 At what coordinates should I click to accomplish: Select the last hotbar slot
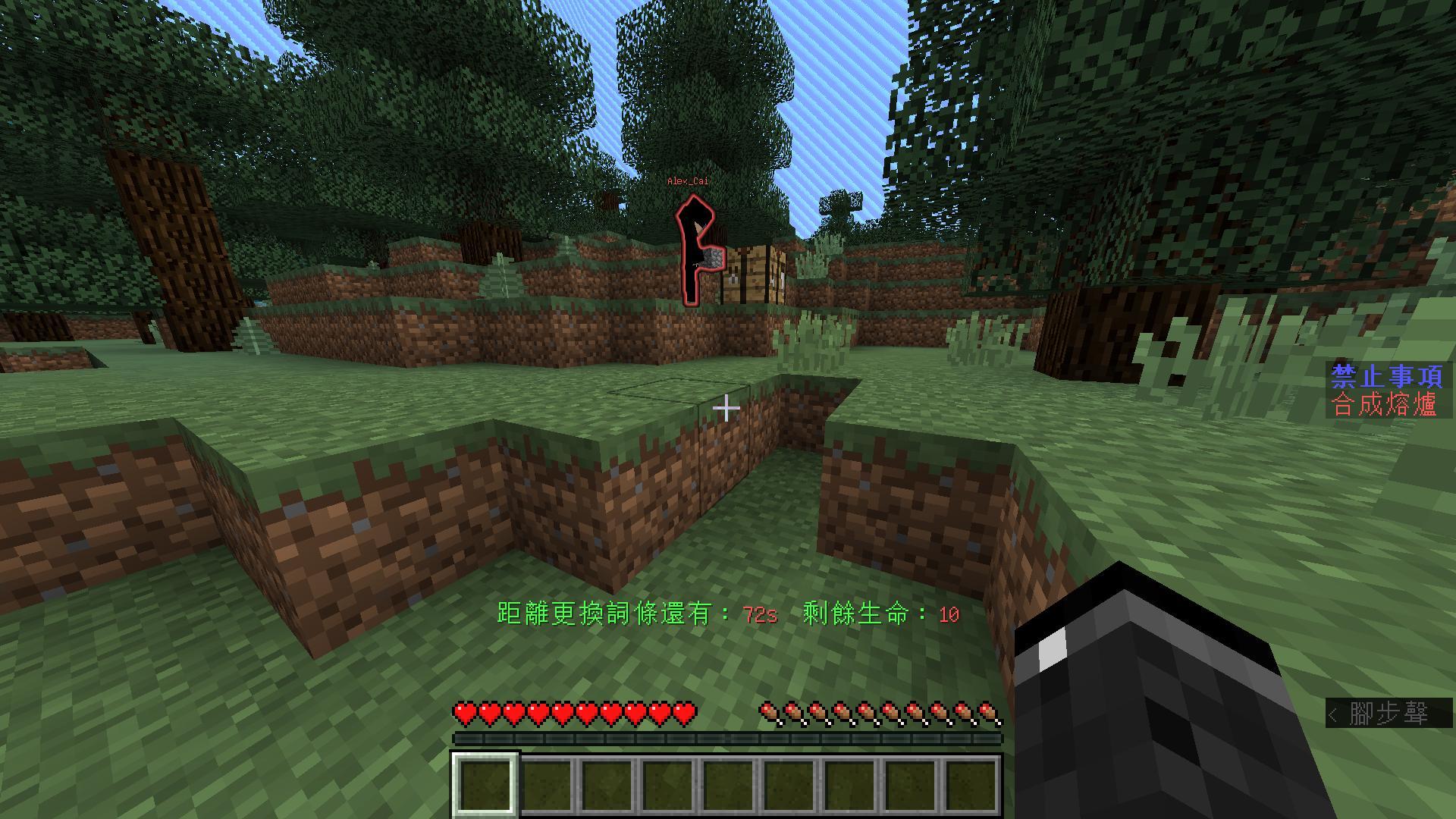pyautogui.click(x=971, y=785)
